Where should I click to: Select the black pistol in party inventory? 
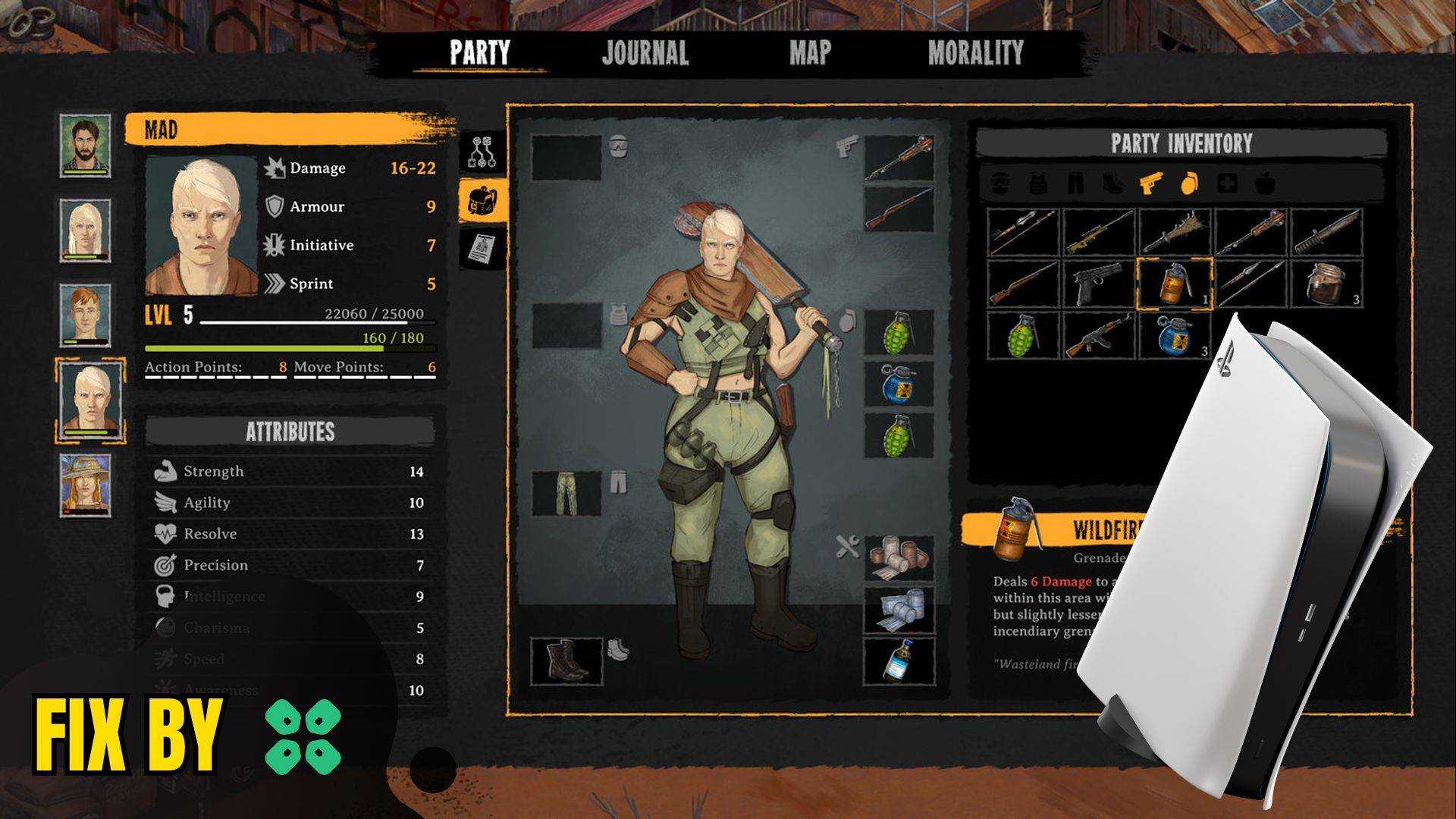pos(1098,284)
